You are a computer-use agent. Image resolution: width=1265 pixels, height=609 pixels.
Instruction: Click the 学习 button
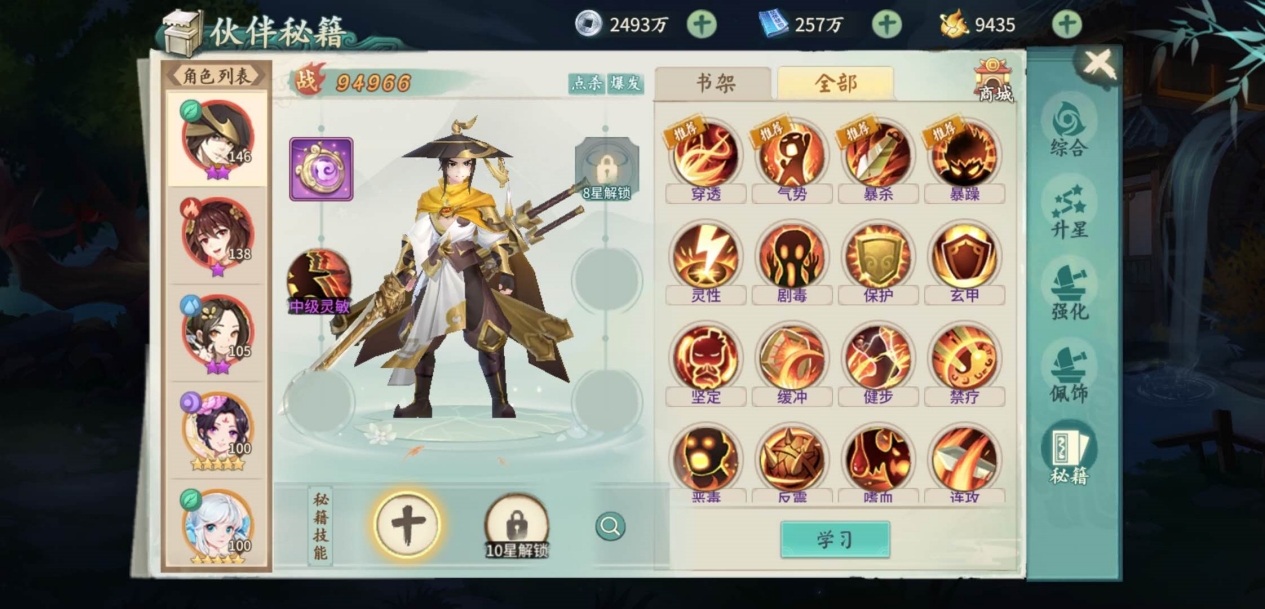[834, 540]
